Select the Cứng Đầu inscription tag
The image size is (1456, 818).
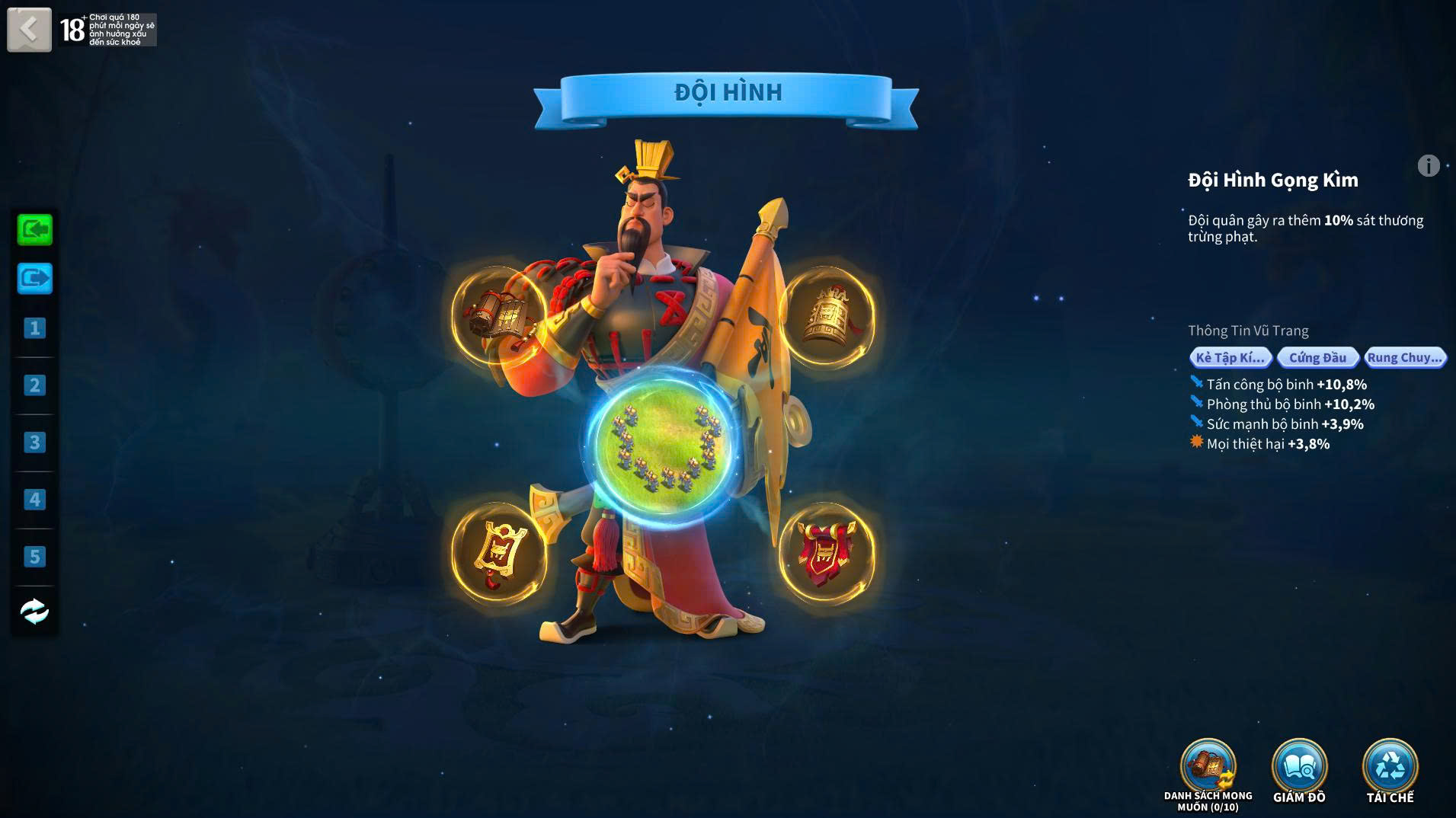[x=1317, y=357]
